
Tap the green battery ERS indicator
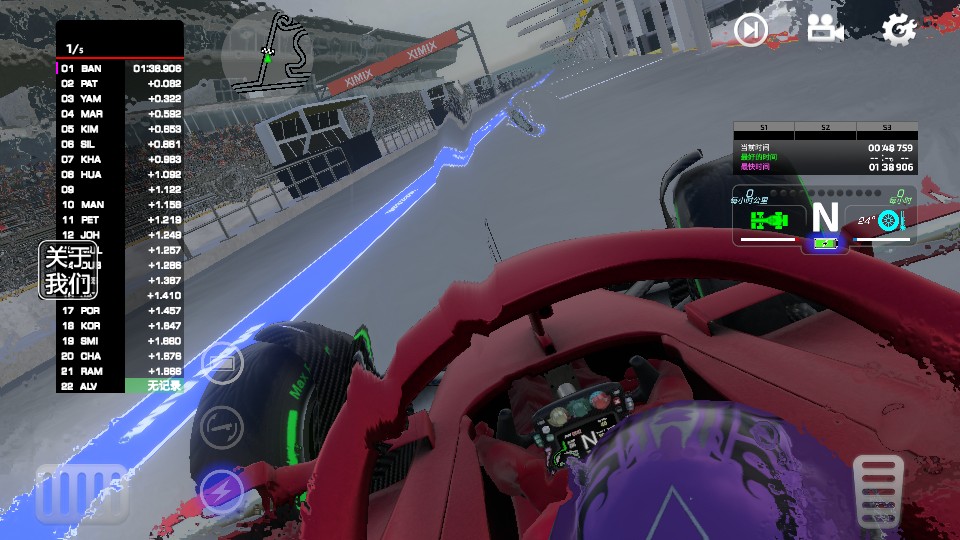click(824, 243)
